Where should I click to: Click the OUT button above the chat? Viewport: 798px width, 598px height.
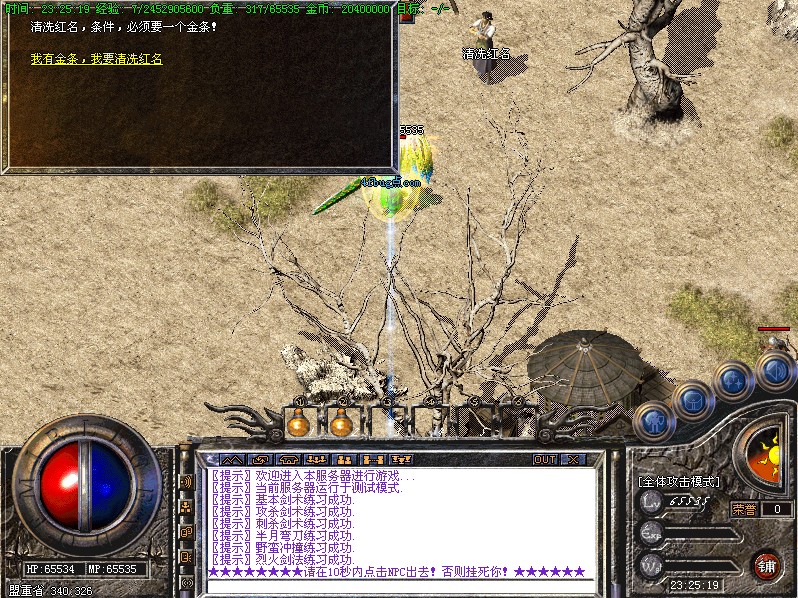tap(545, 460)
